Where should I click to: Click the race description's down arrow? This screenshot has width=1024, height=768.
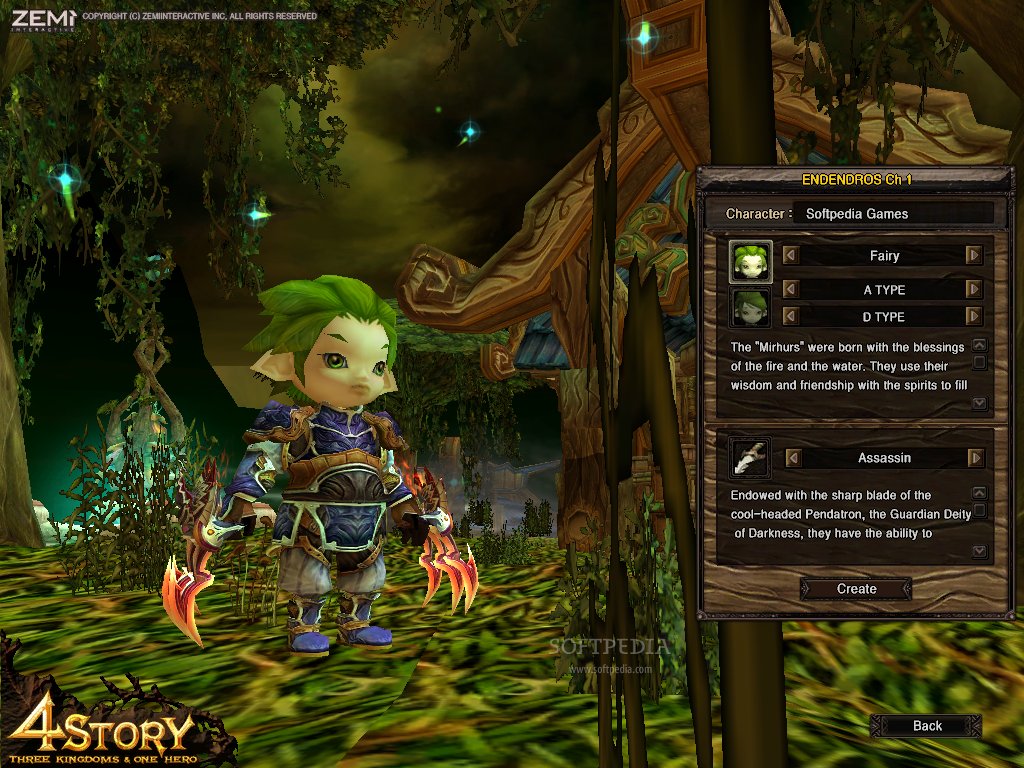[979, 404]
